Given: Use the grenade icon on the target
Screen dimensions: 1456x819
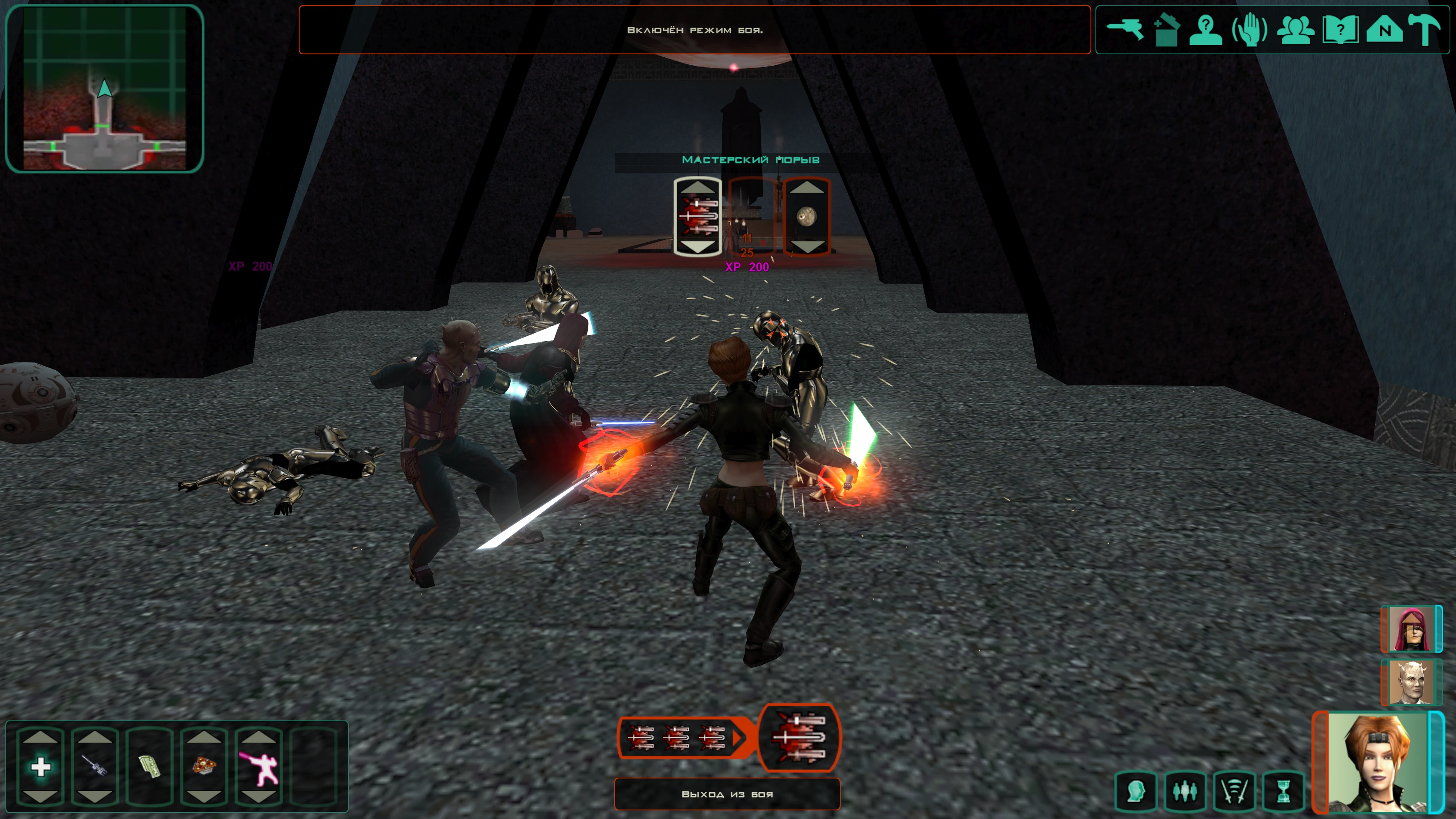Looking at the screenshot, I should pyautogui.click(x=806, y=216).
